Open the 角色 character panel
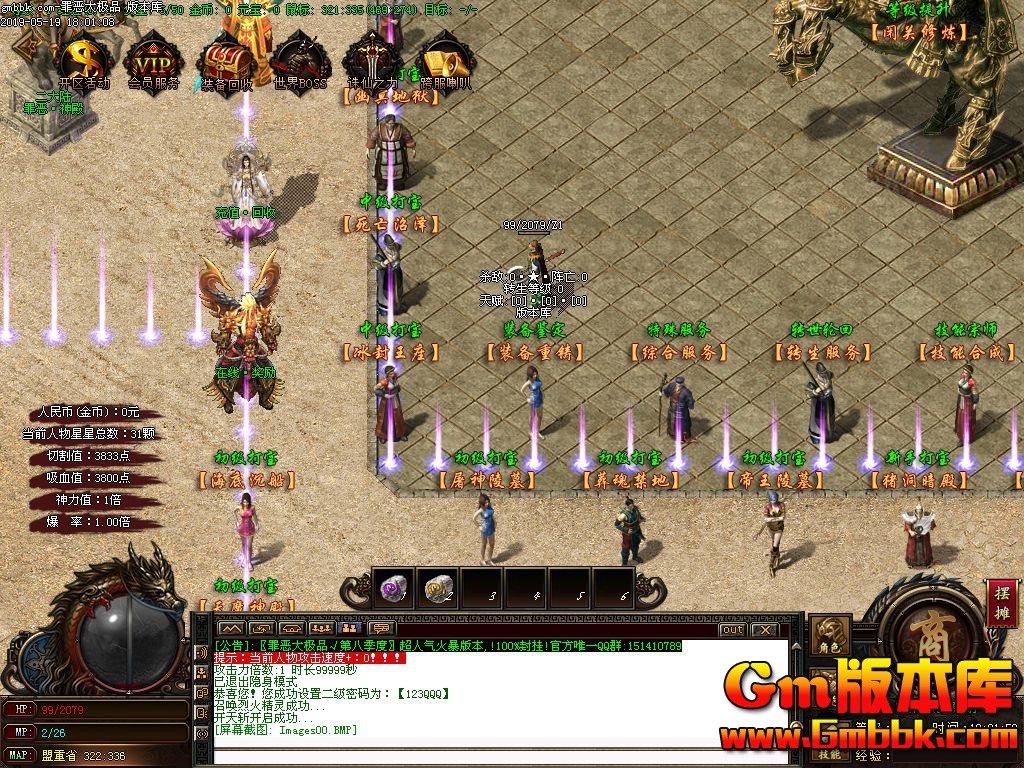 pos(830,637)
